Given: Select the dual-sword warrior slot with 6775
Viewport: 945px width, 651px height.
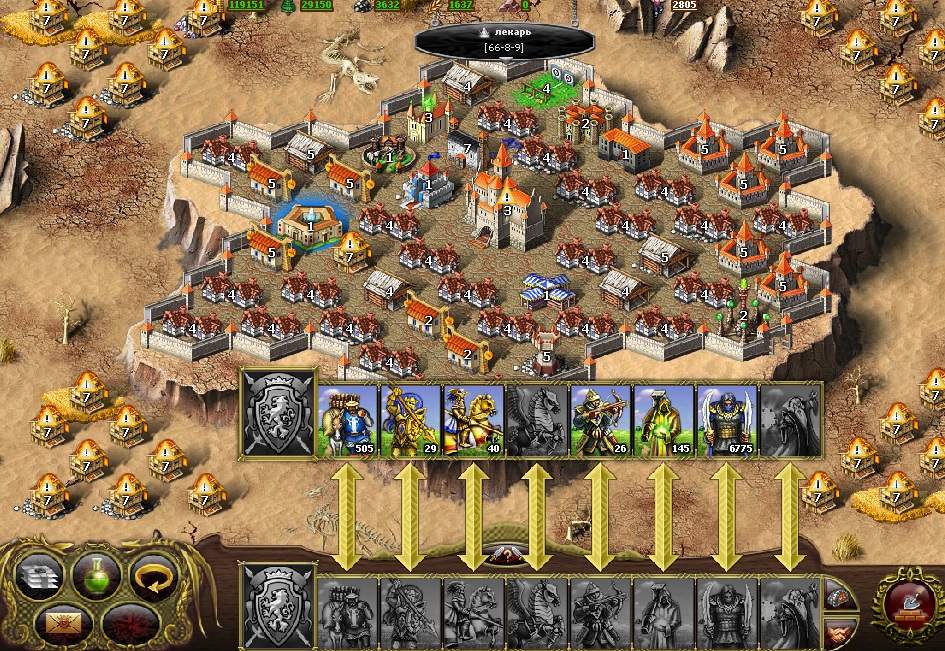Looking at the screenshot, I should coord(726,421).
